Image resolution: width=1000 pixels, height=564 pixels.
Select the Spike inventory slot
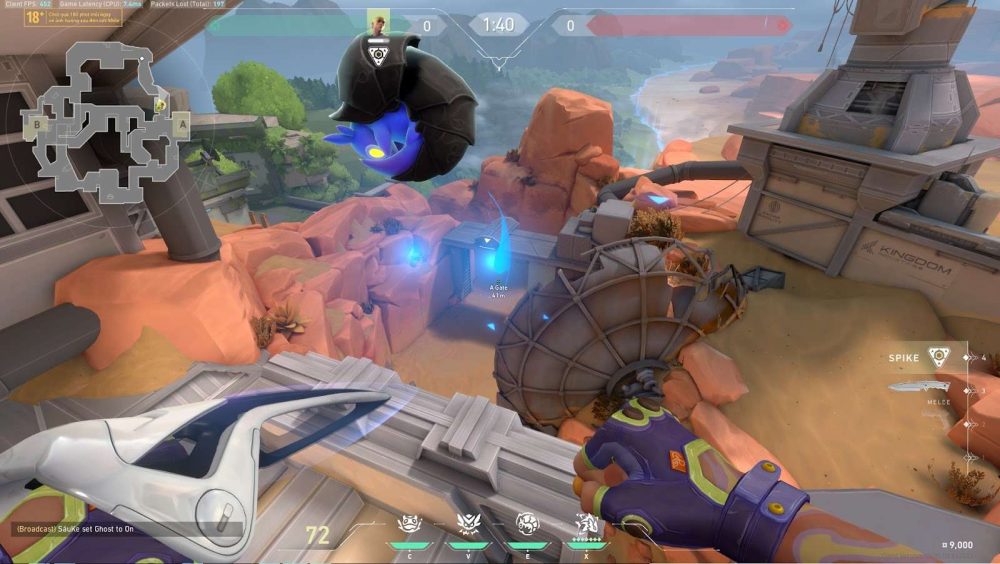pyautogui.click(x=938, y=357)
